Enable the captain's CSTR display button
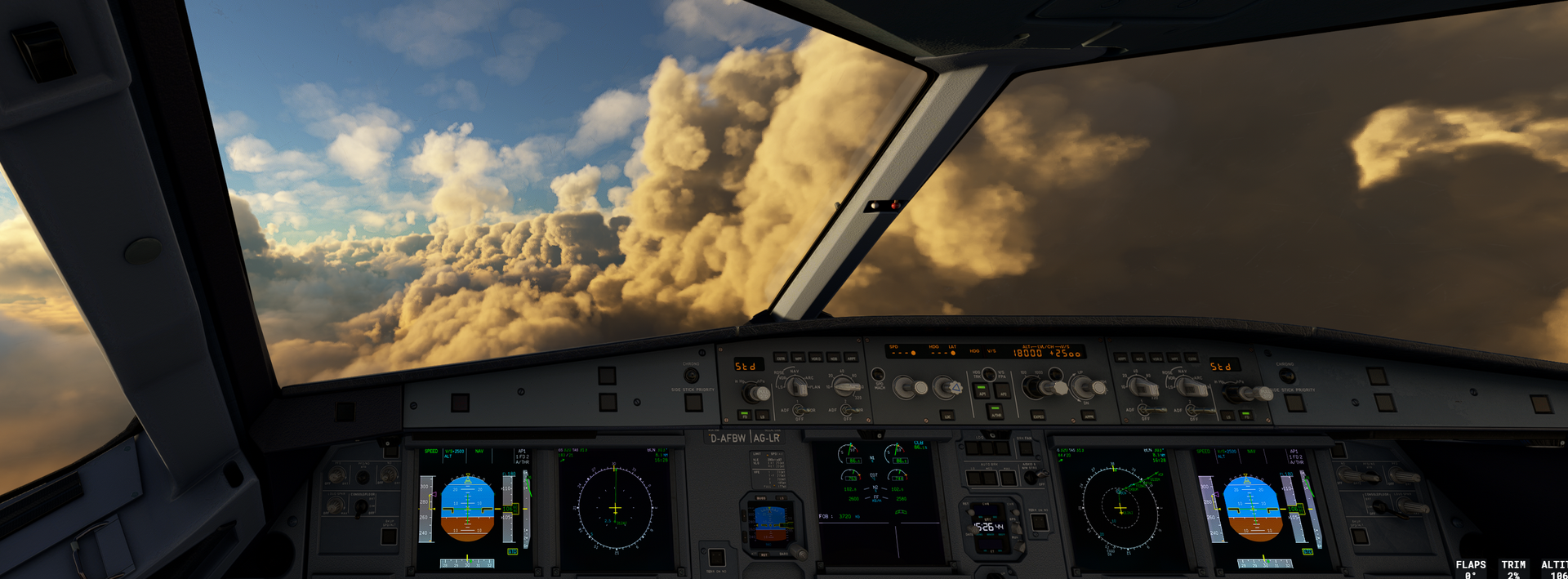Screen dimensions: 1568x579 (782, 358)
